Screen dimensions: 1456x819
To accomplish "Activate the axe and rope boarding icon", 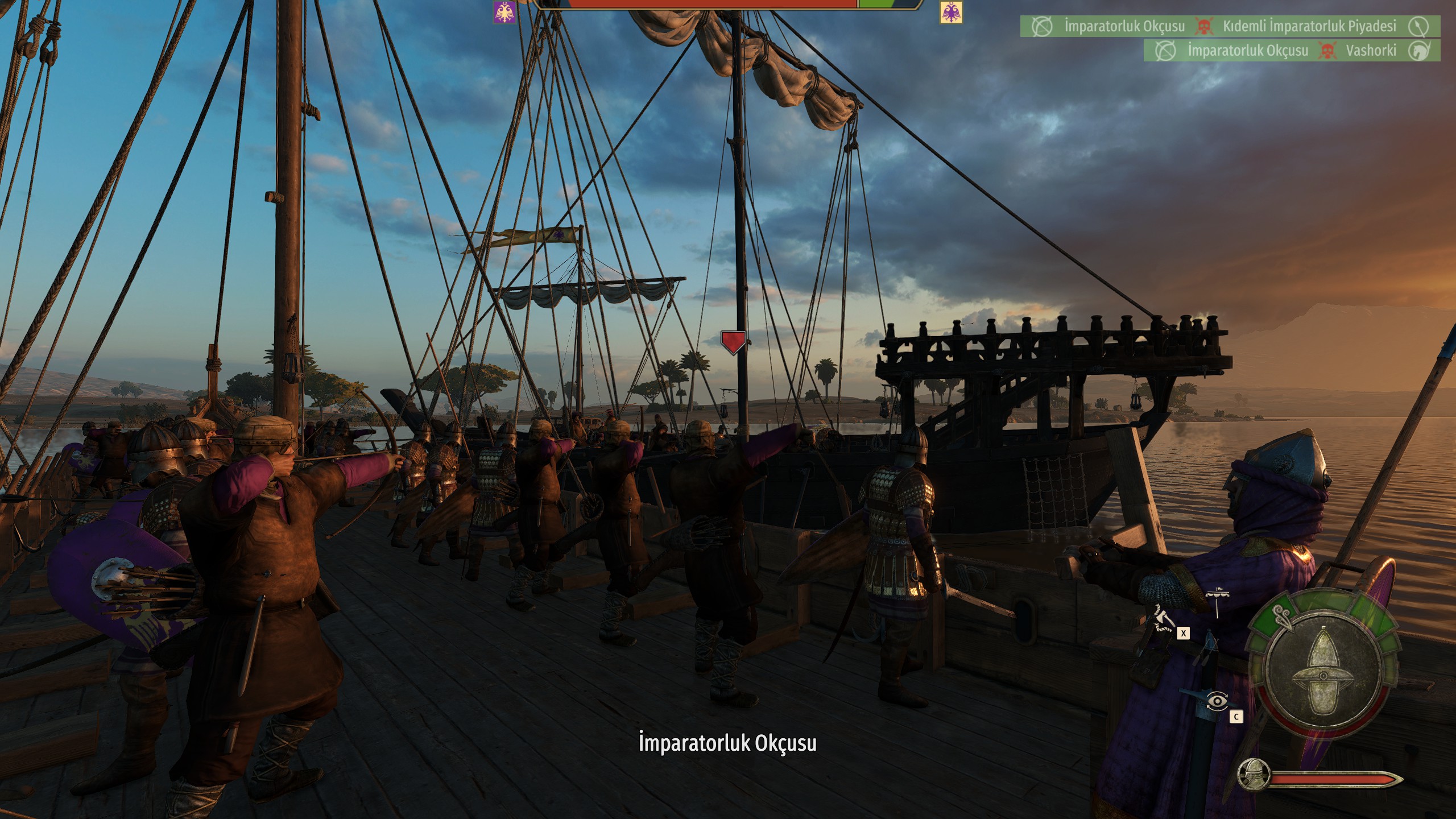I will 1163,619.
